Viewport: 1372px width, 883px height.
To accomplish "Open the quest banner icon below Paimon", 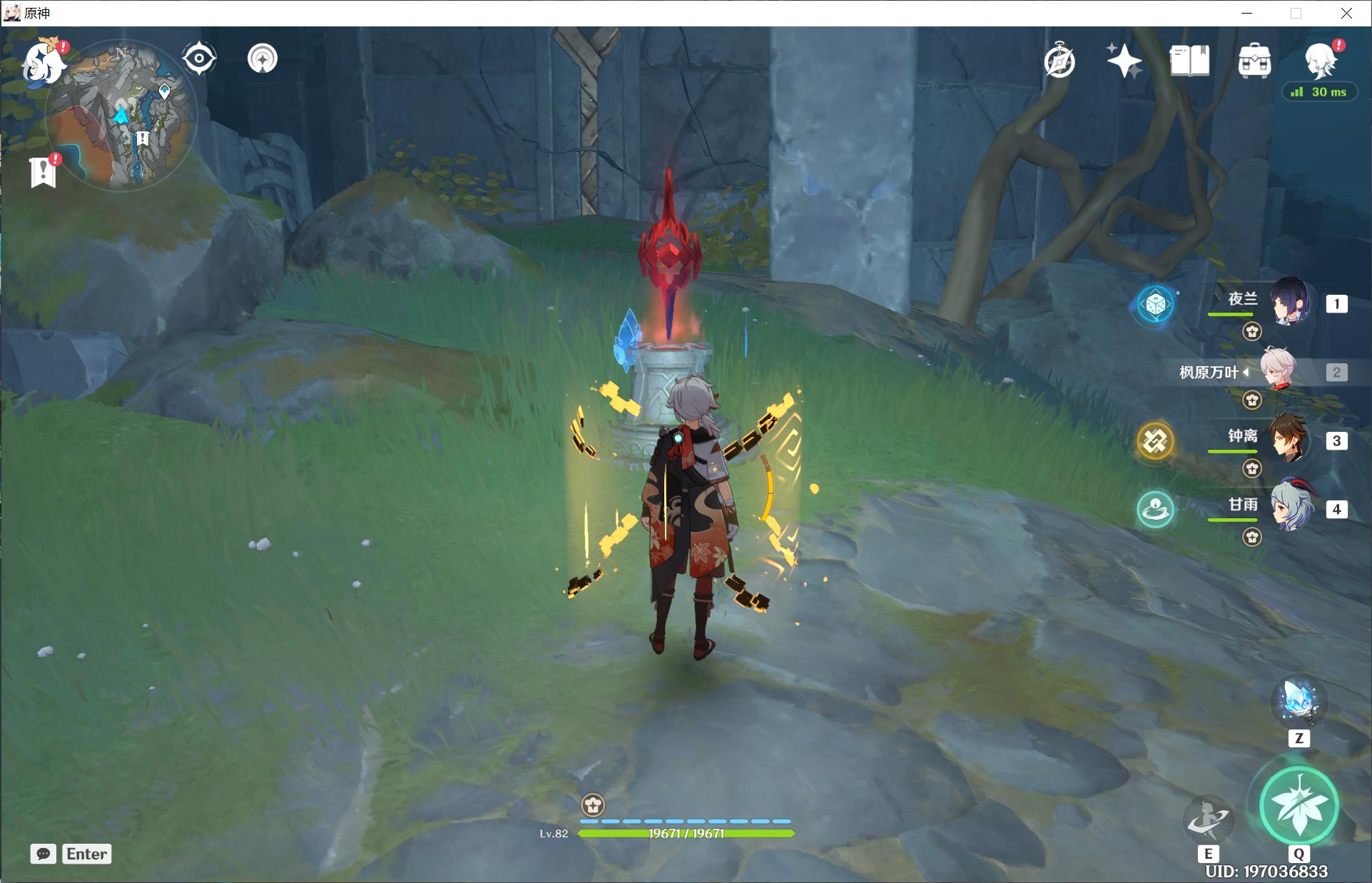I will [x=44, y=171].
